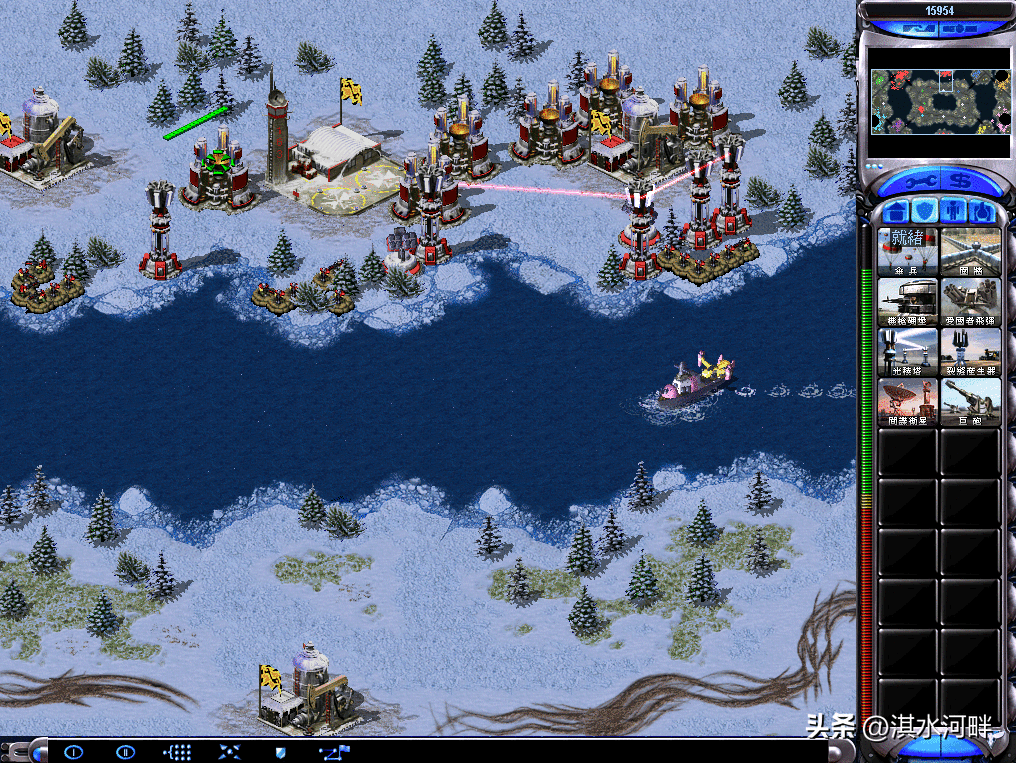The image size is (1016, 763).
Task: Choose the Gap Generator (裂缝产生器) icon
Action: coord(969,351)
